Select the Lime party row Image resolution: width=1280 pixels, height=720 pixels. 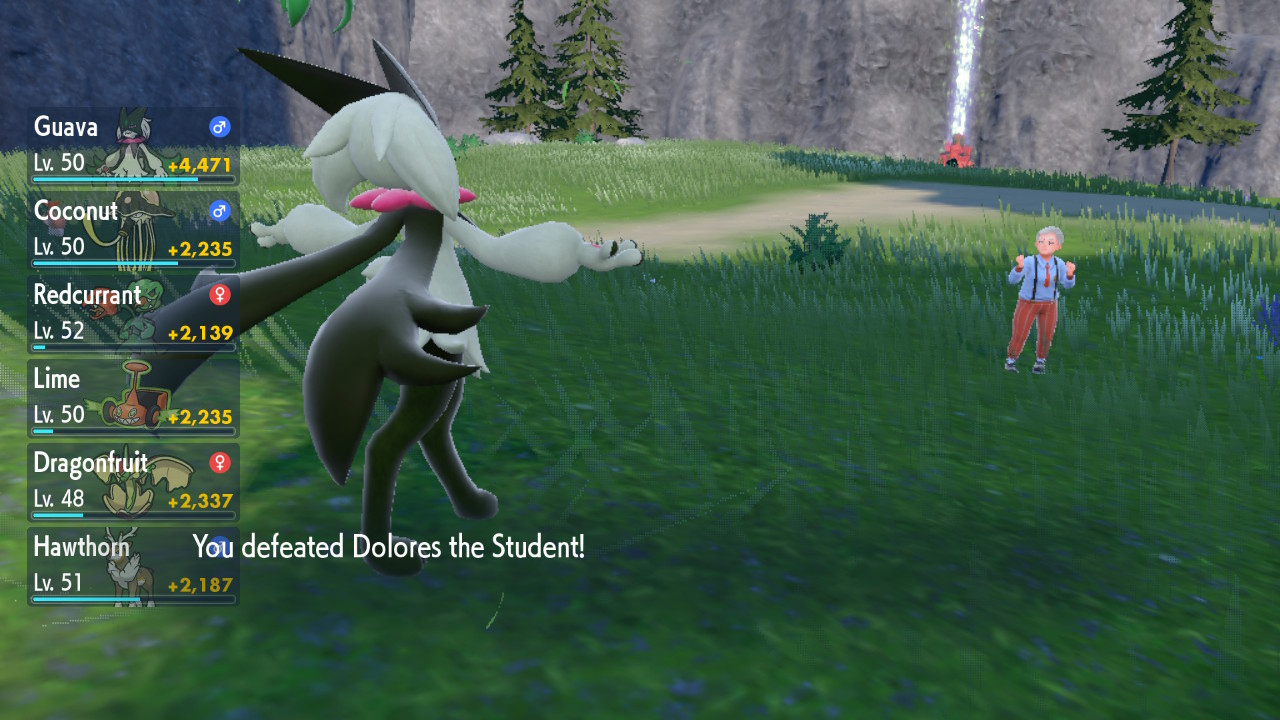coord(133,398)
